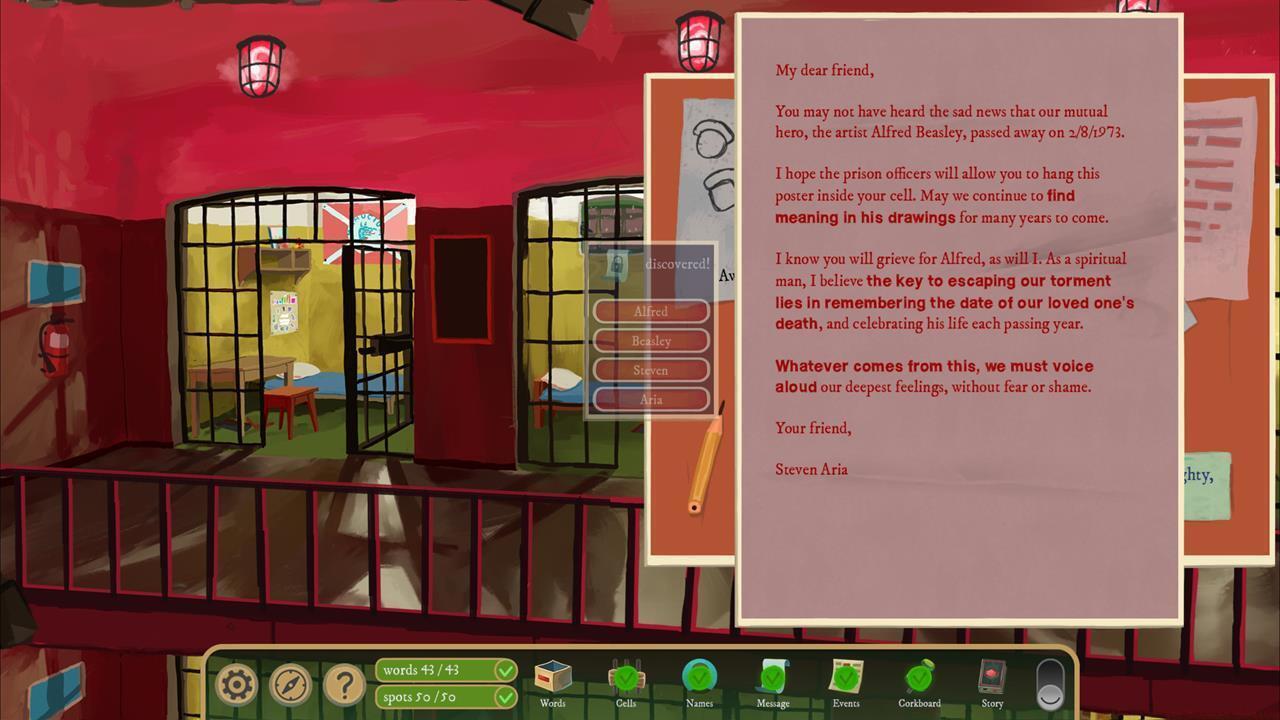Flip the switch at the toolbar's right end
This screenshot has width=1280, height=720.
coord(1049,684)
